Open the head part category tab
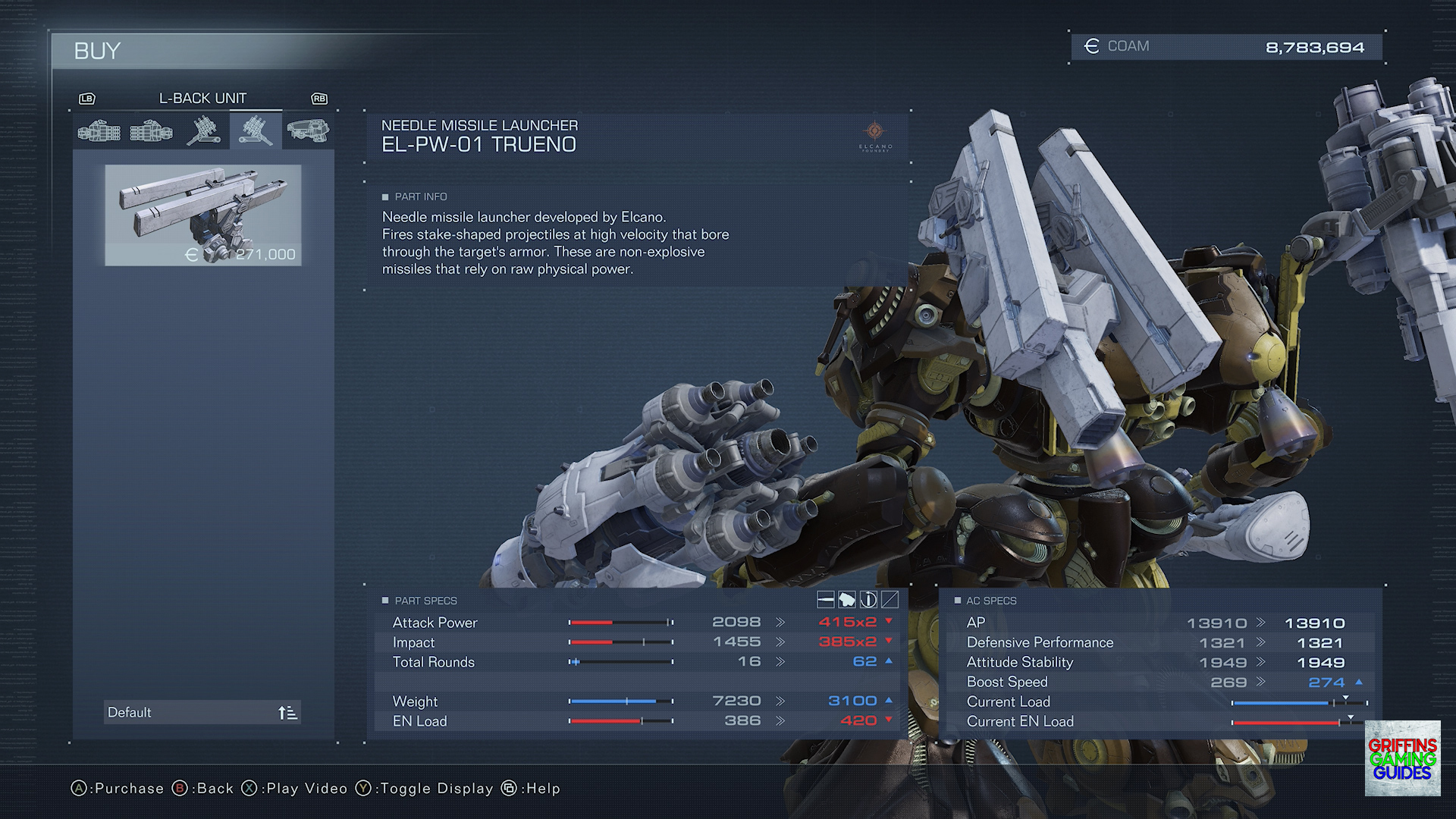This screenshot has height=819, width=1456. pos(308,130)
